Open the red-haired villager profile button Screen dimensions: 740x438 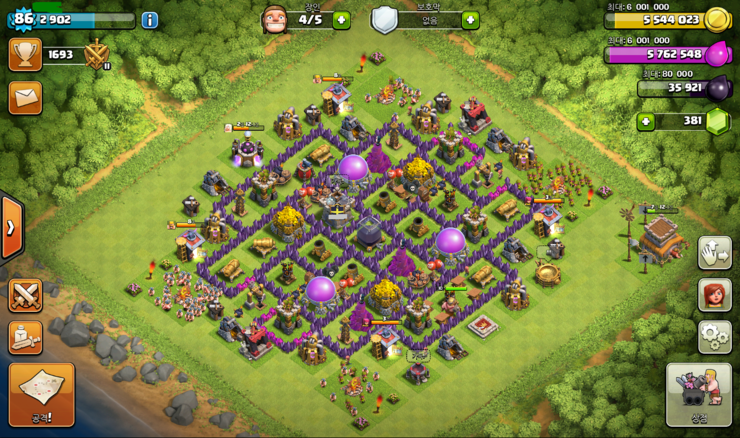click(x=714, y=295)
